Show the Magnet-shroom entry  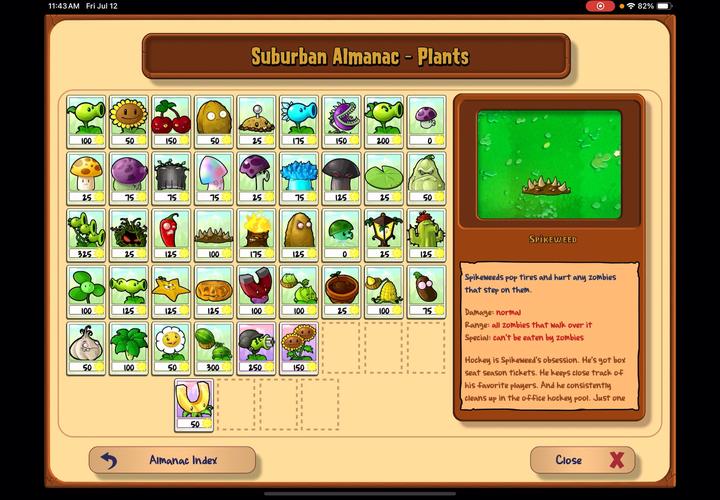256,291
